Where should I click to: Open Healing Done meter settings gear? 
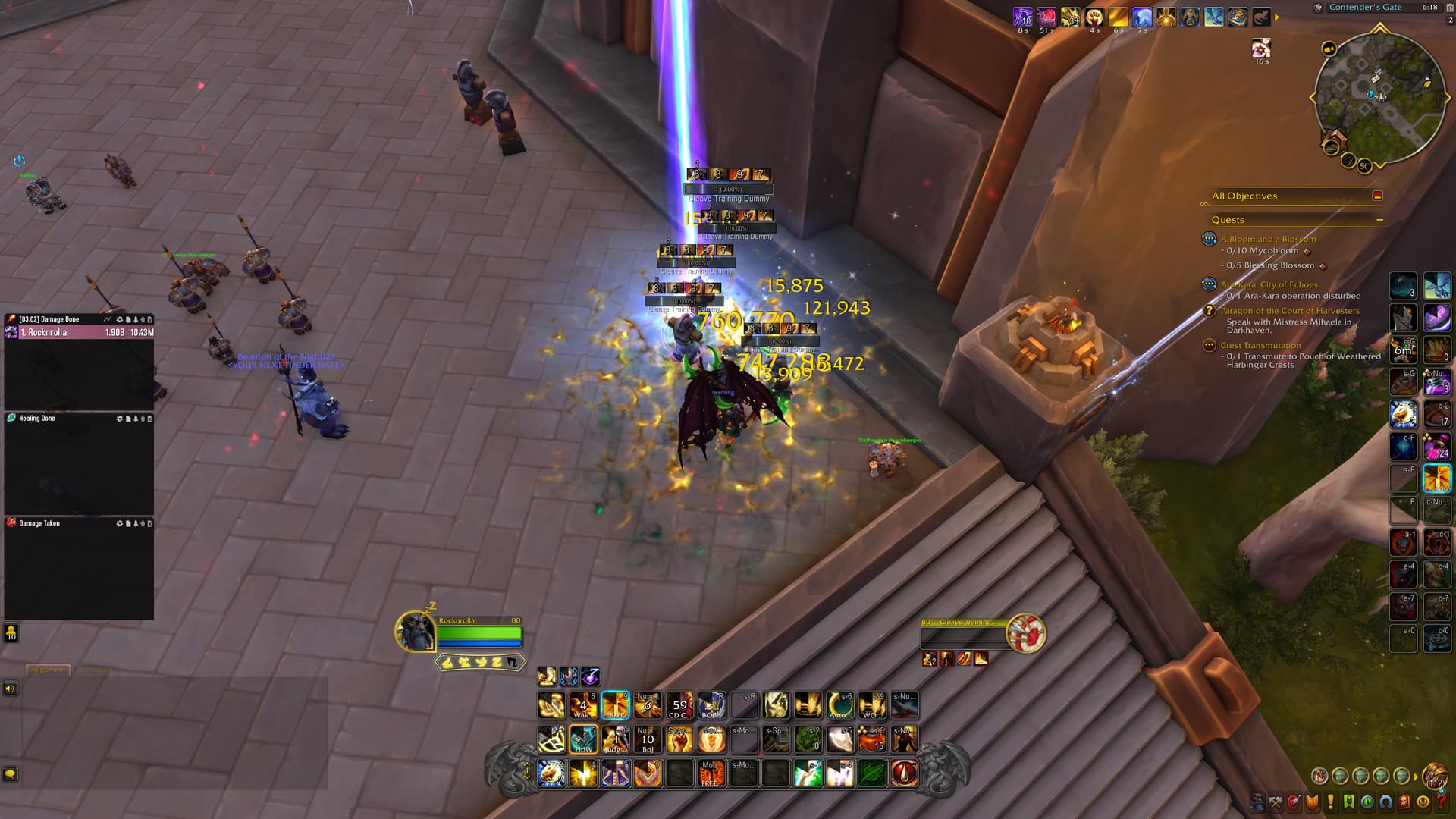[119, 419]
